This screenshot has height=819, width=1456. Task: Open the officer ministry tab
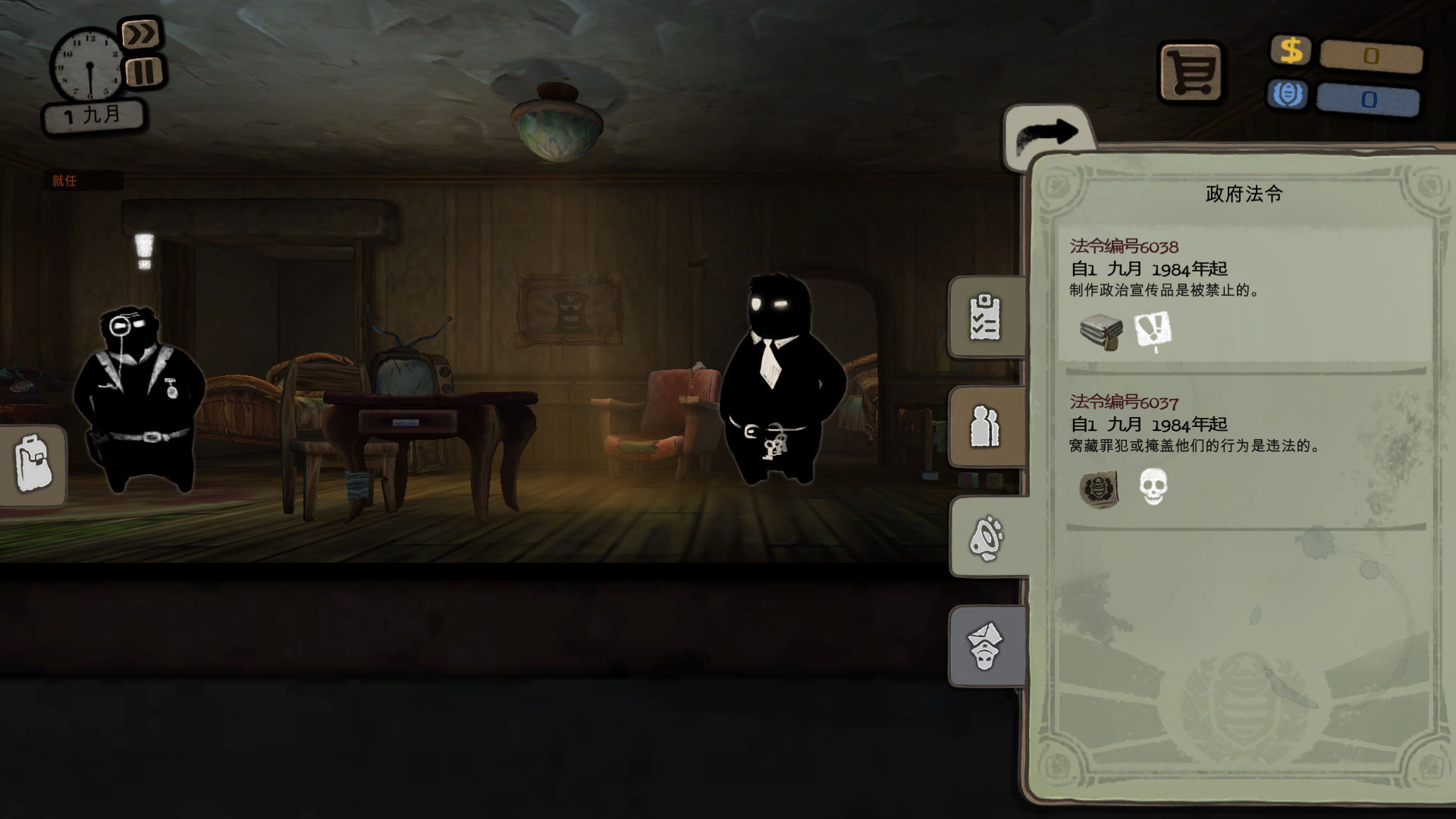tap(986, 646)
